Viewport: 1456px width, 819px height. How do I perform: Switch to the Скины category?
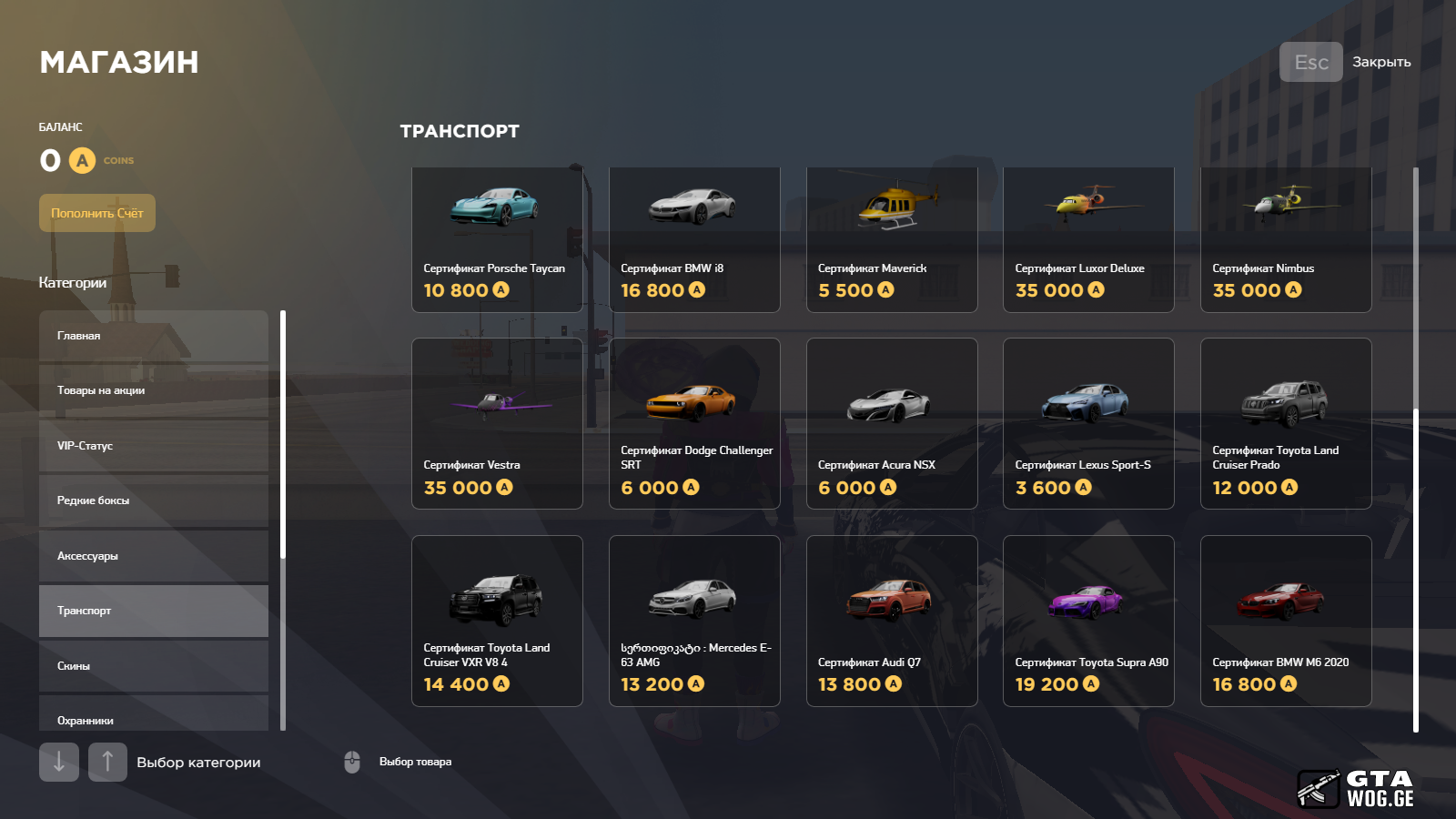[153, 666]
